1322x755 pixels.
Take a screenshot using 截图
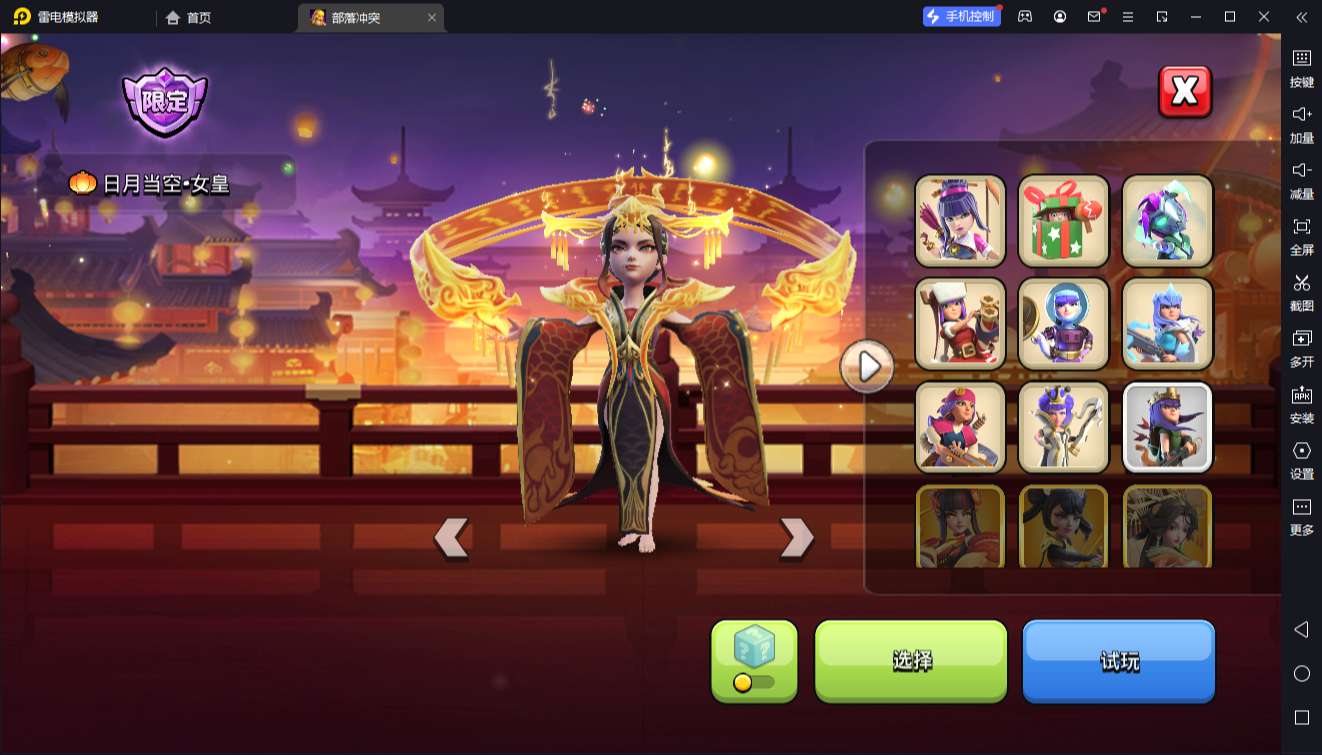click(1301, 292)
